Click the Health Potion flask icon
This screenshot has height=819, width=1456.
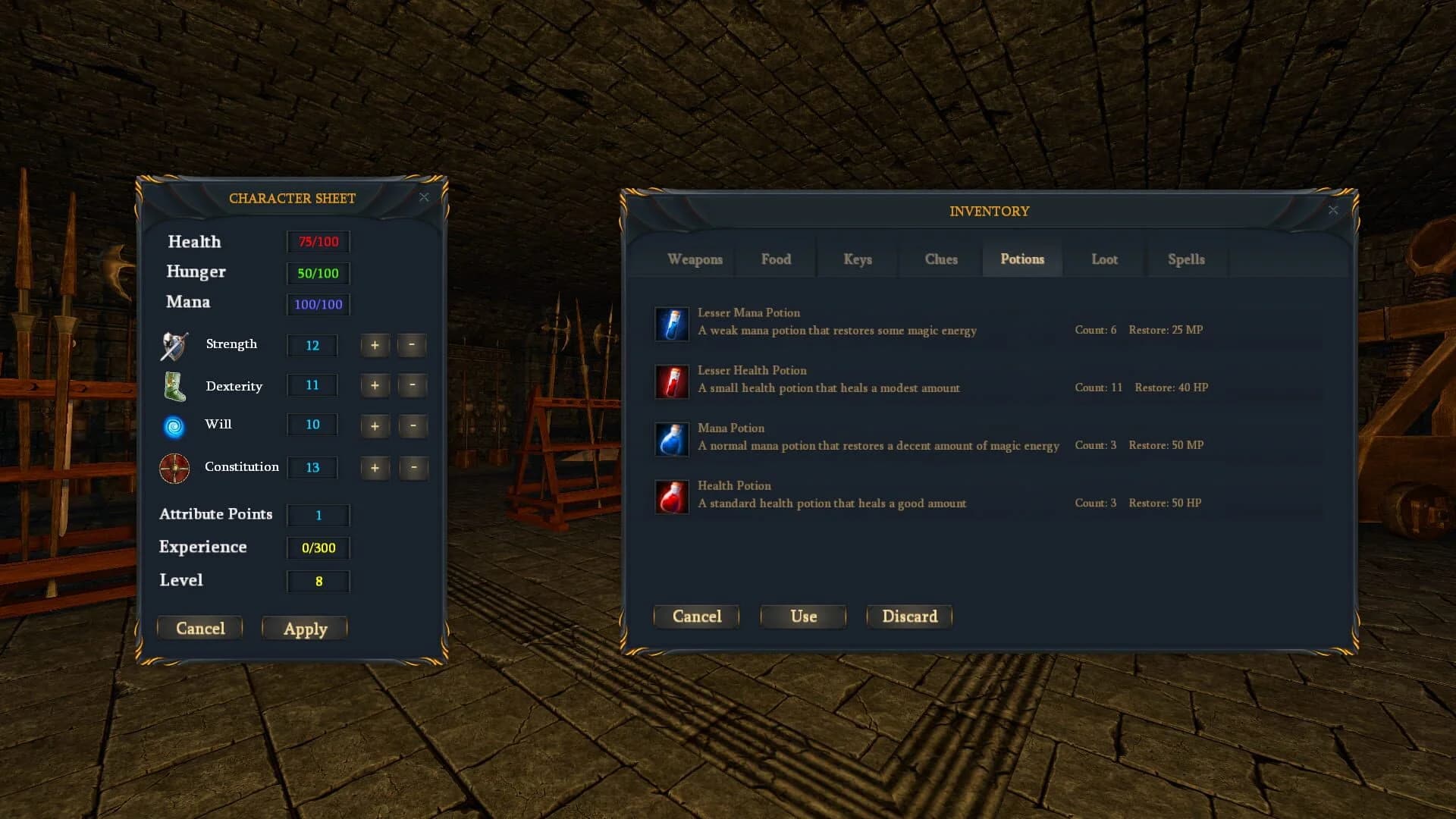pyautogui.click(x=672, y=497)
